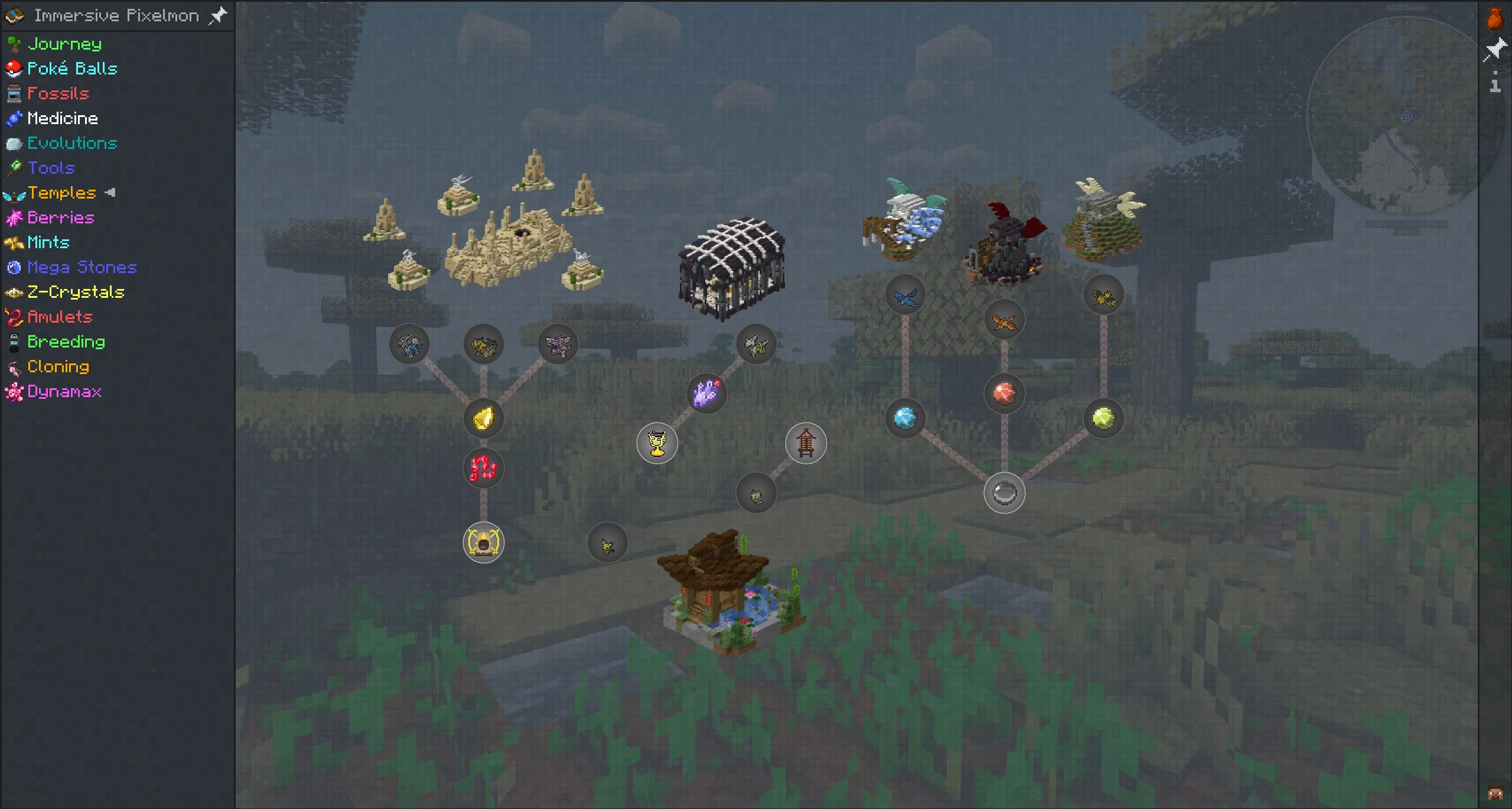Switch to the Poké Balls chapter
Screen dimensions: 1512x809
(x=73, y=69)
